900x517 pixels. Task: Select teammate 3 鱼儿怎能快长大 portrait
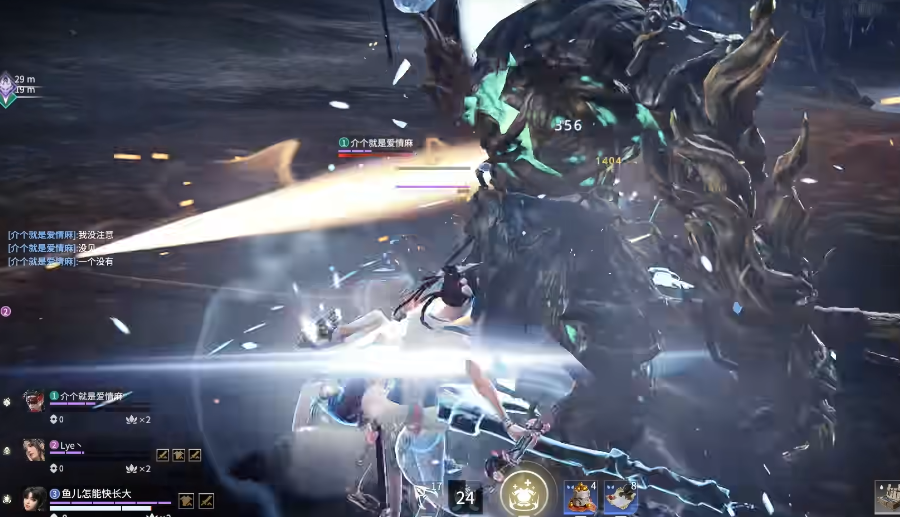tap(34, 498)
